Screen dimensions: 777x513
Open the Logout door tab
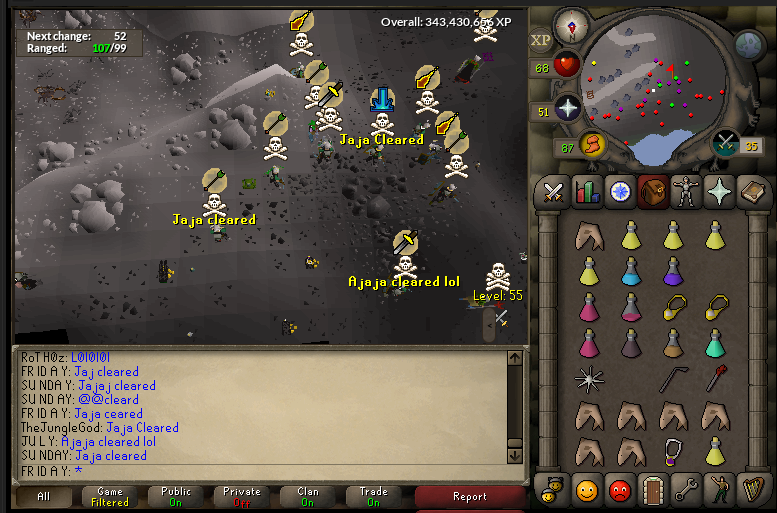coord(653,490)
